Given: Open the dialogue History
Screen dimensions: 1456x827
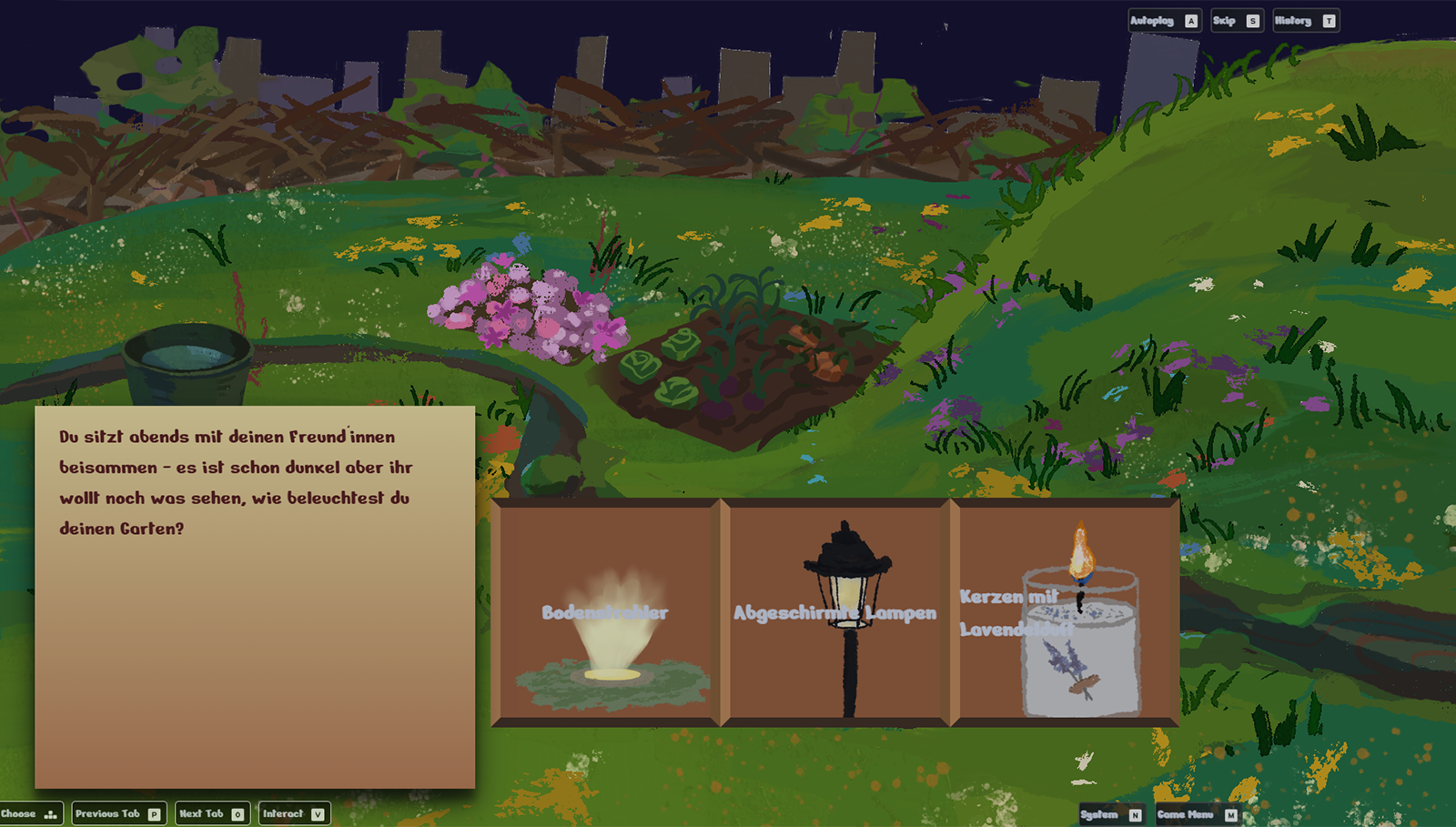Looking at the screenshot, I should (x=1305, y=21).
